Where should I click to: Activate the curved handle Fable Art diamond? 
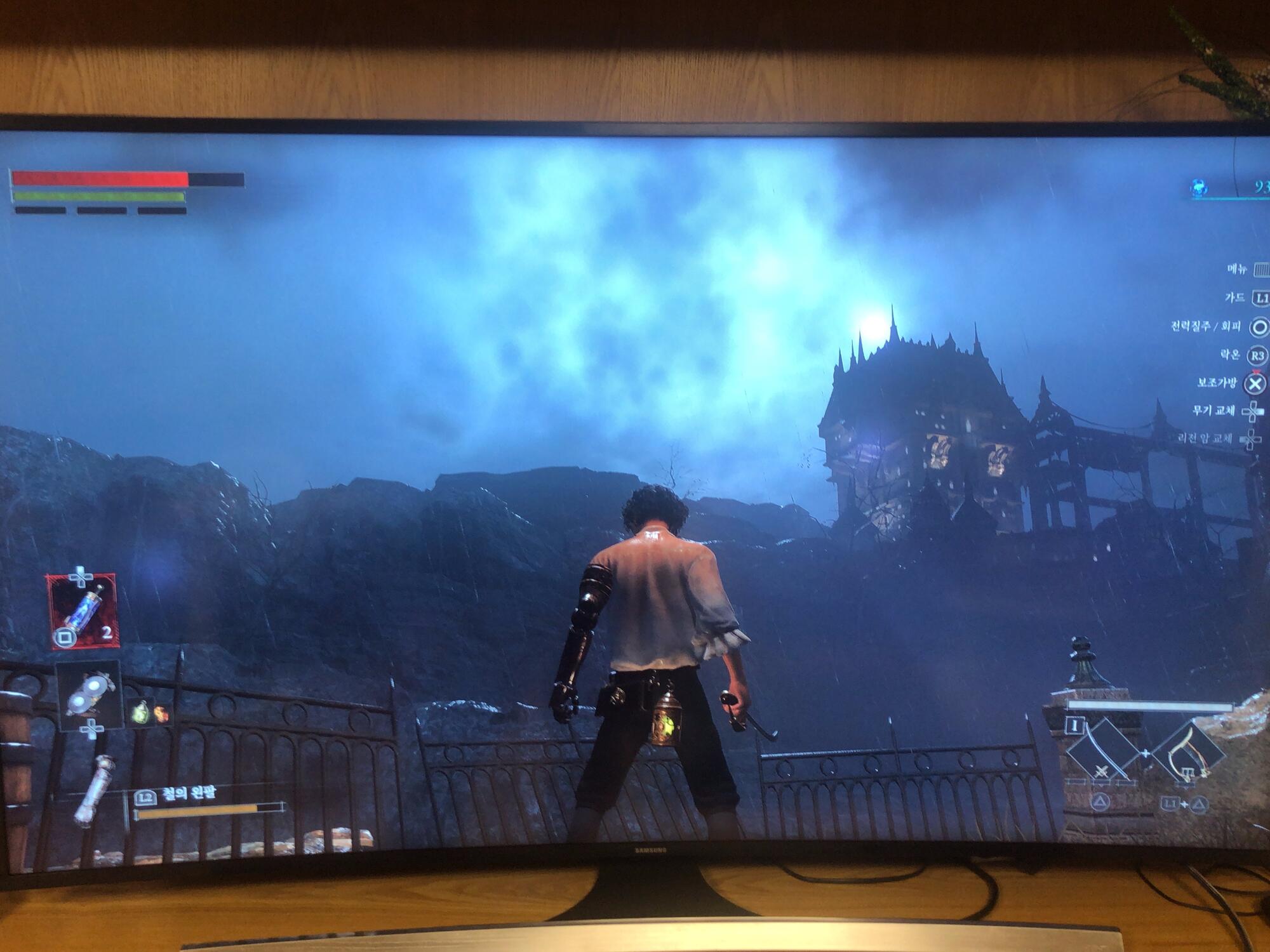(x=1187, y=753)
